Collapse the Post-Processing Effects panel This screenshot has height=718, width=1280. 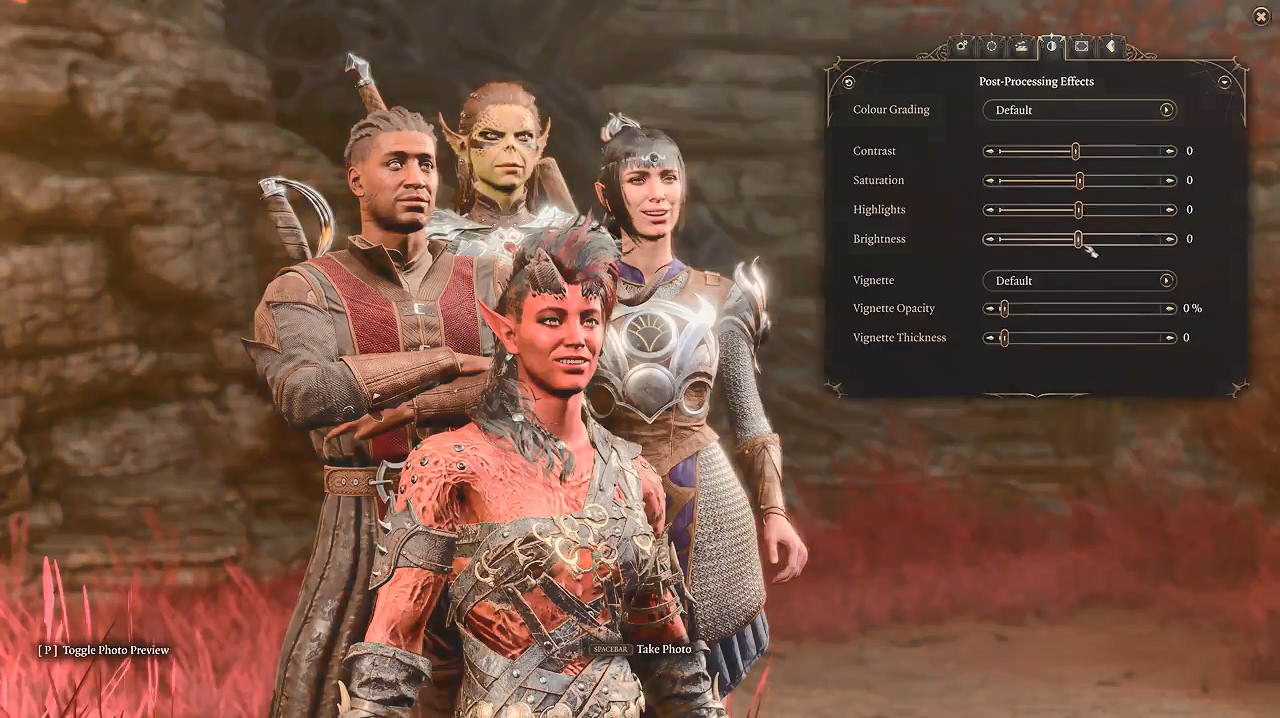1224,82
